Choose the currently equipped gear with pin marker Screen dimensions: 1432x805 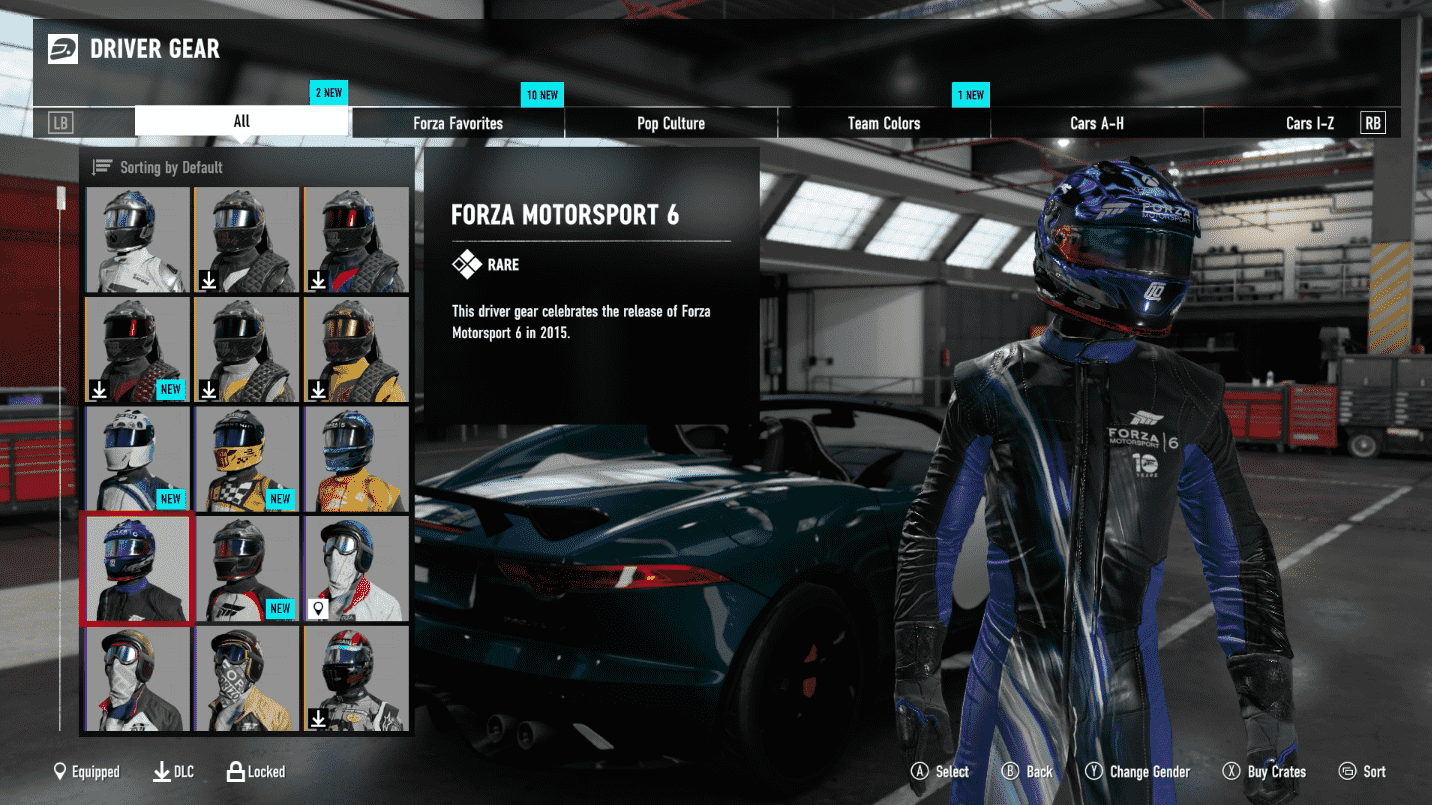tap(356, 568)
